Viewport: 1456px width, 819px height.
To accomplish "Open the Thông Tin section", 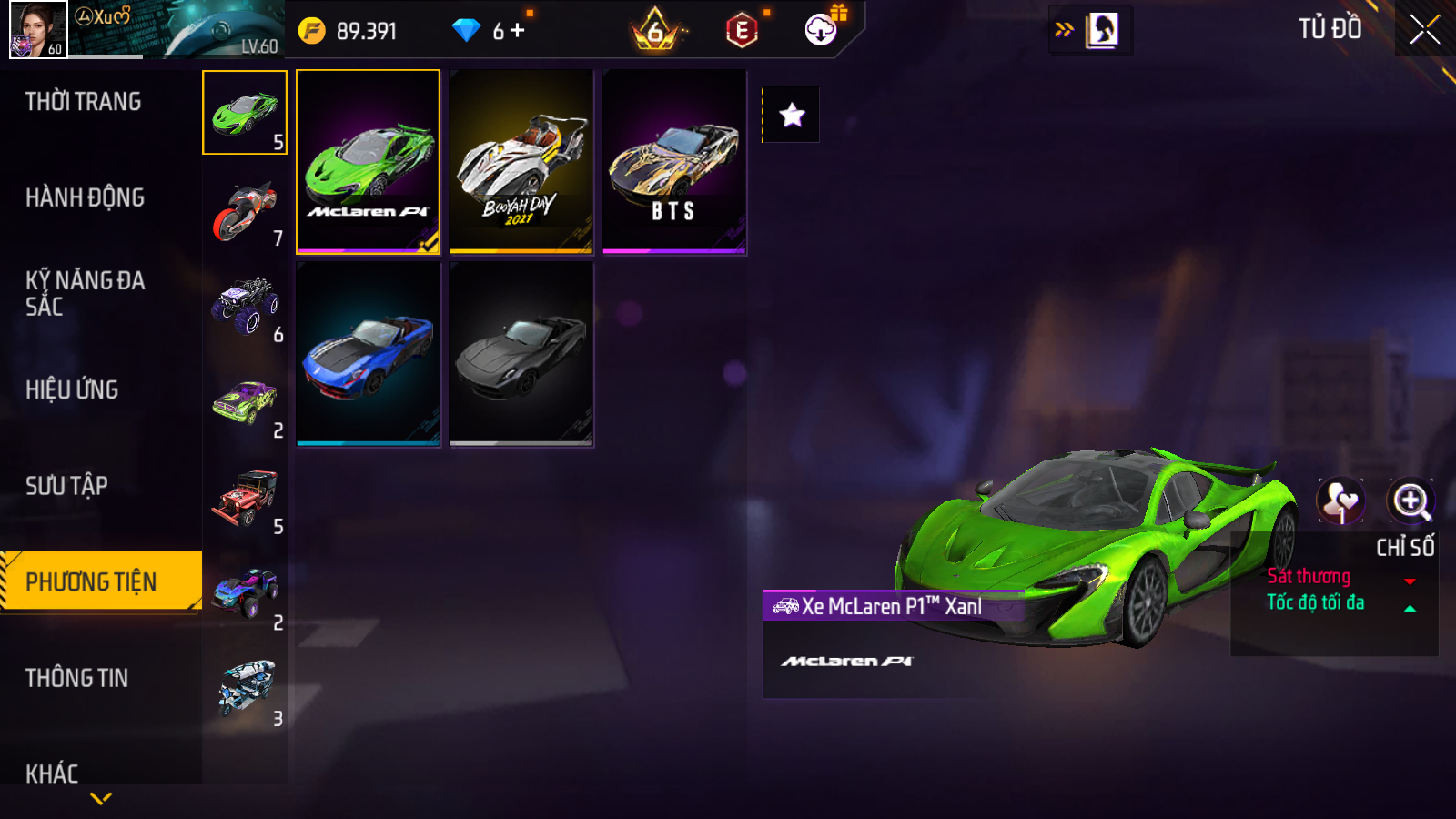I will [76, 678].
